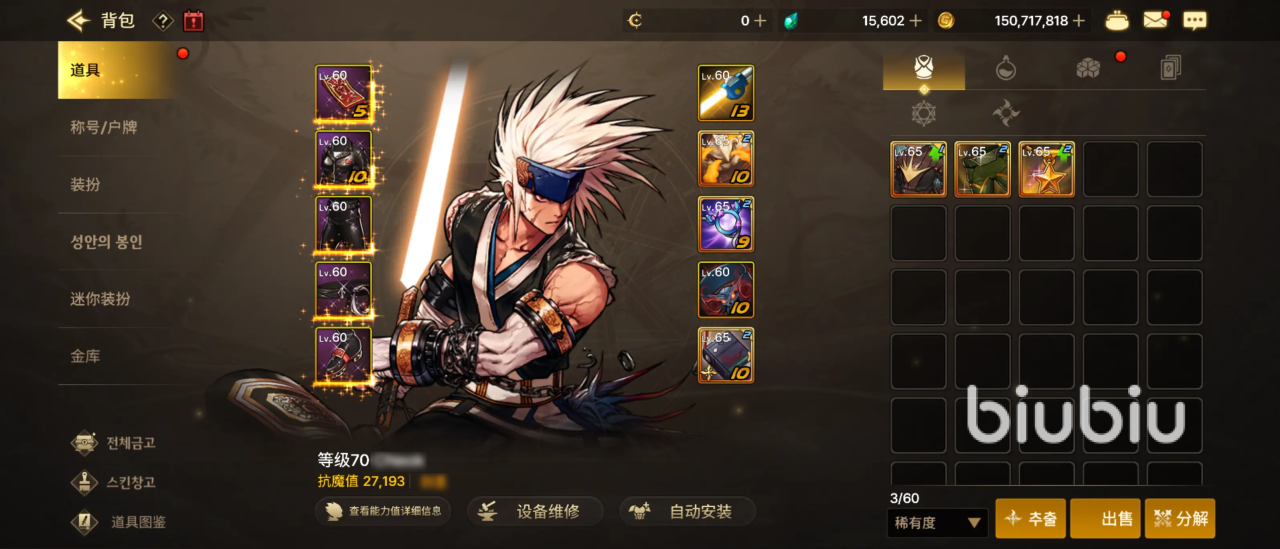This screenshot has width=1280, height=549.
Task: Click the 设备维修 repair button
Action: click(536, 512)
